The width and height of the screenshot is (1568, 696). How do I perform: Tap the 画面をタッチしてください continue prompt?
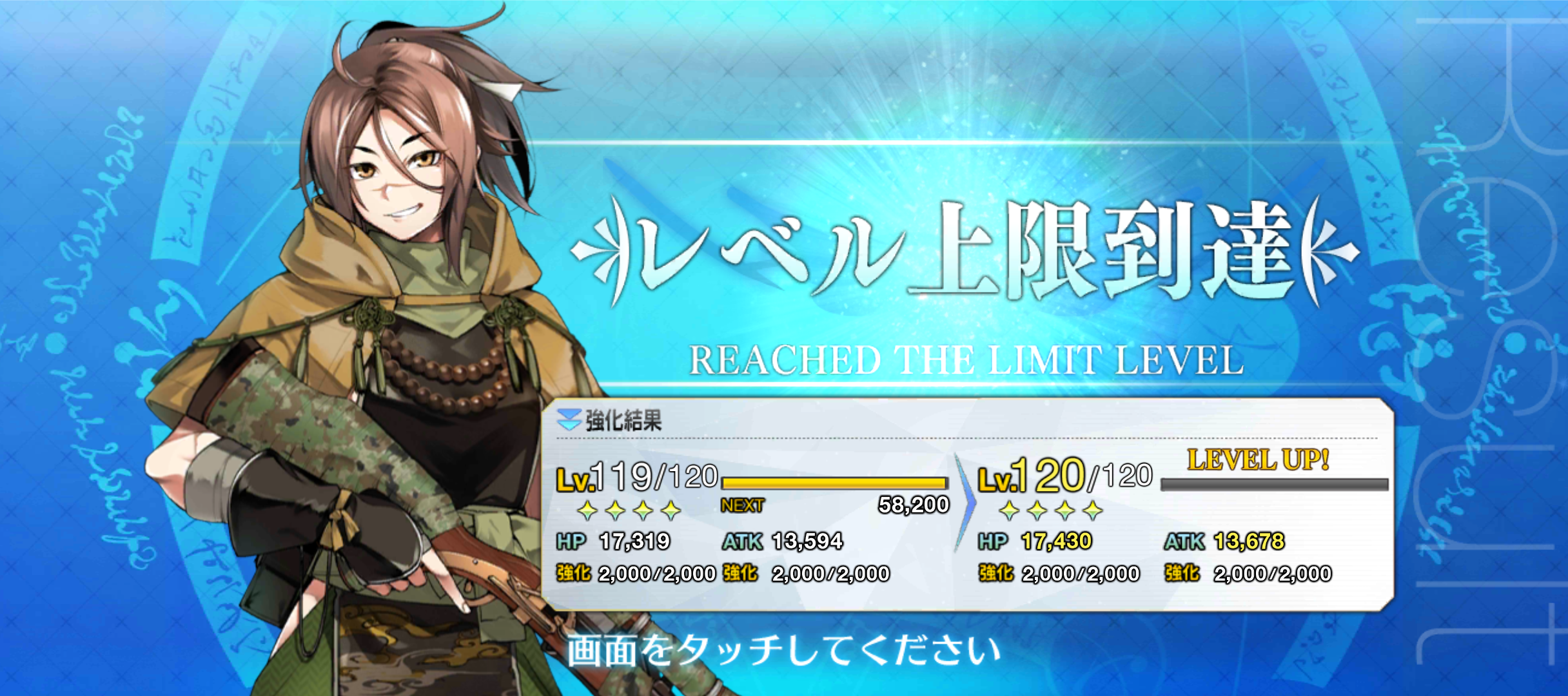pos(783,650)
